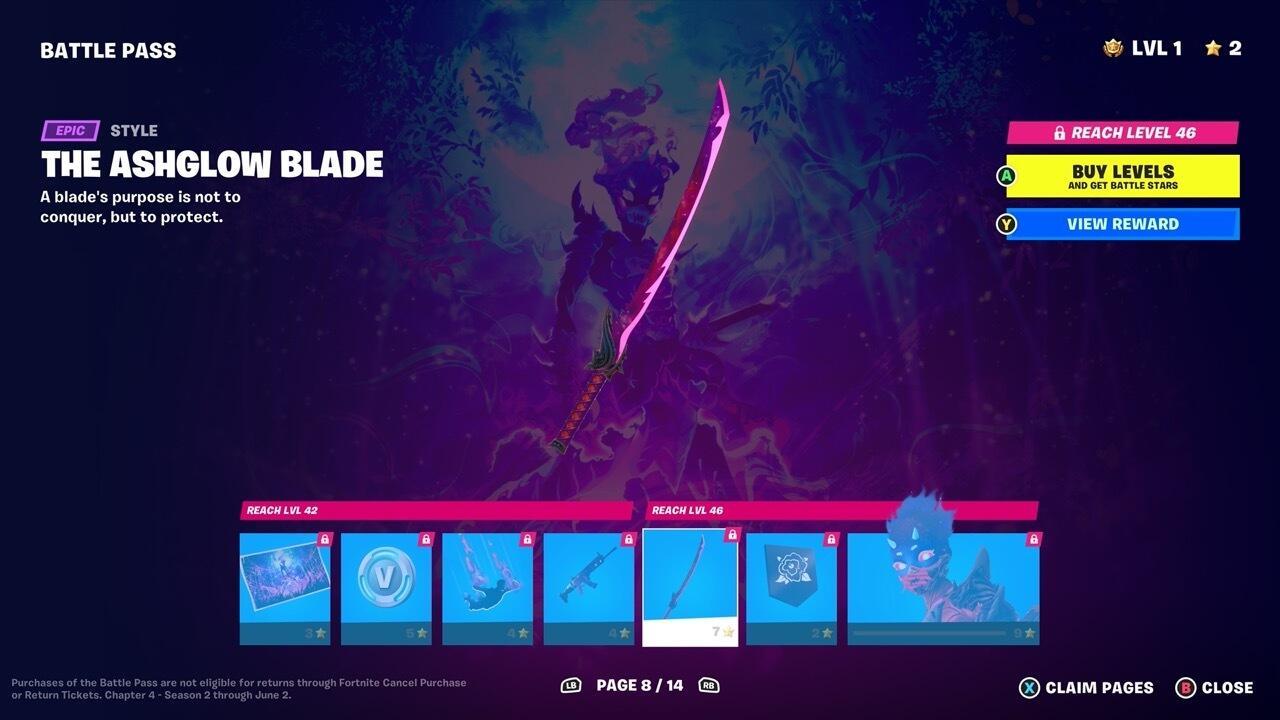The width and height of the screenshot is (1280, 720).
Task: Select the loading screen reward tile
Action: pos(284,585)
